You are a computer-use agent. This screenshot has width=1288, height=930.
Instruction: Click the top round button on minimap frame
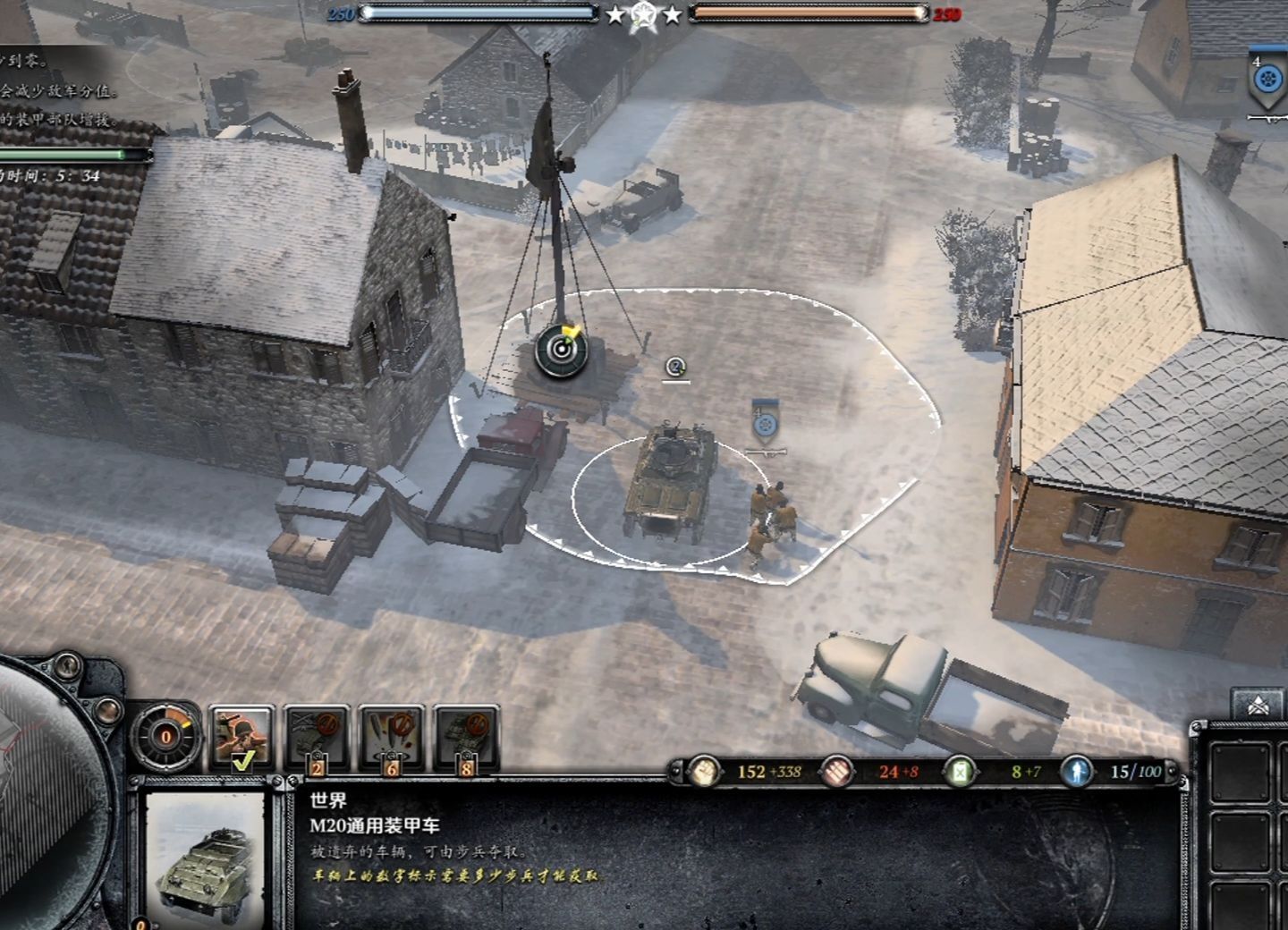click(64, 667)
